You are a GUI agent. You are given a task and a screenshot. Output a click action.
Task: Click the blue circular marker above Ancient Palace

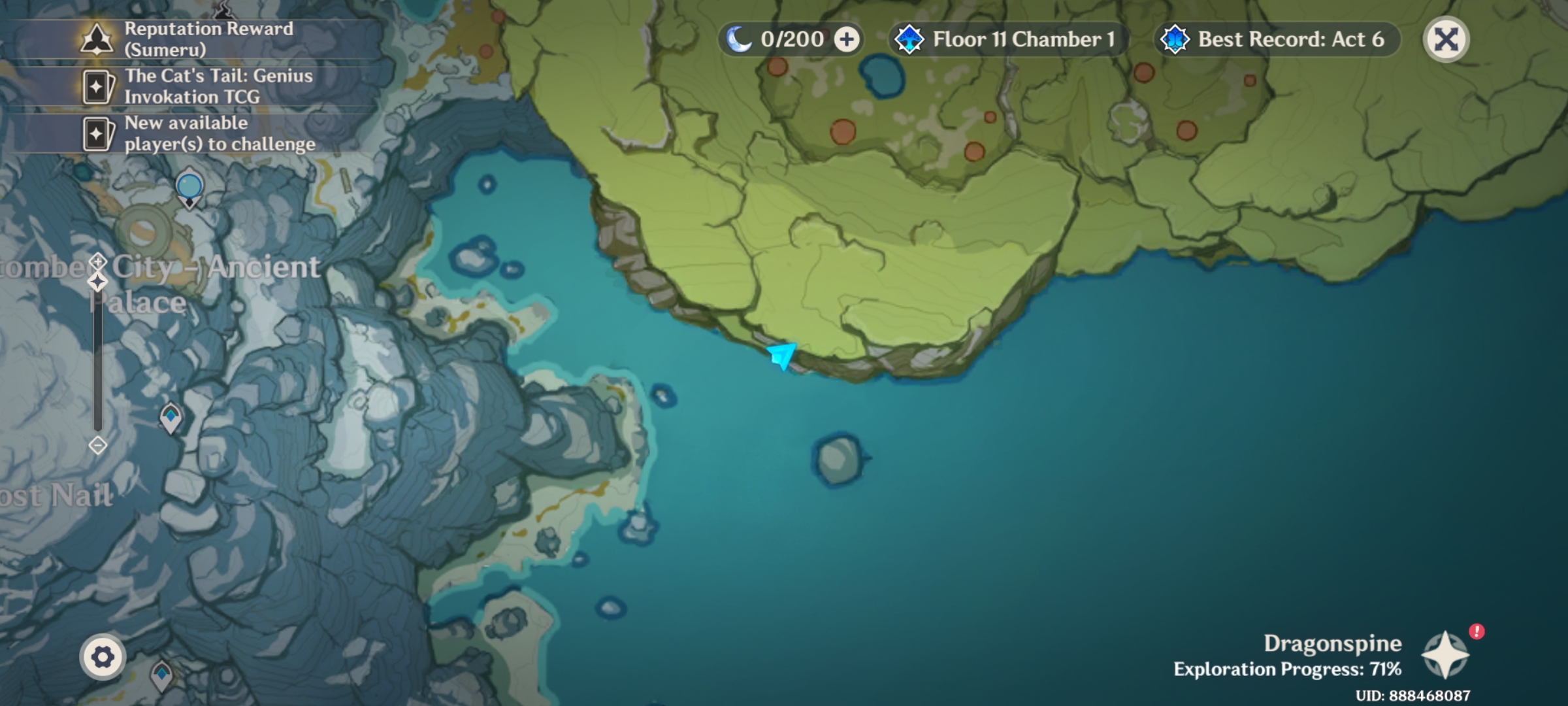coord(189,186)
